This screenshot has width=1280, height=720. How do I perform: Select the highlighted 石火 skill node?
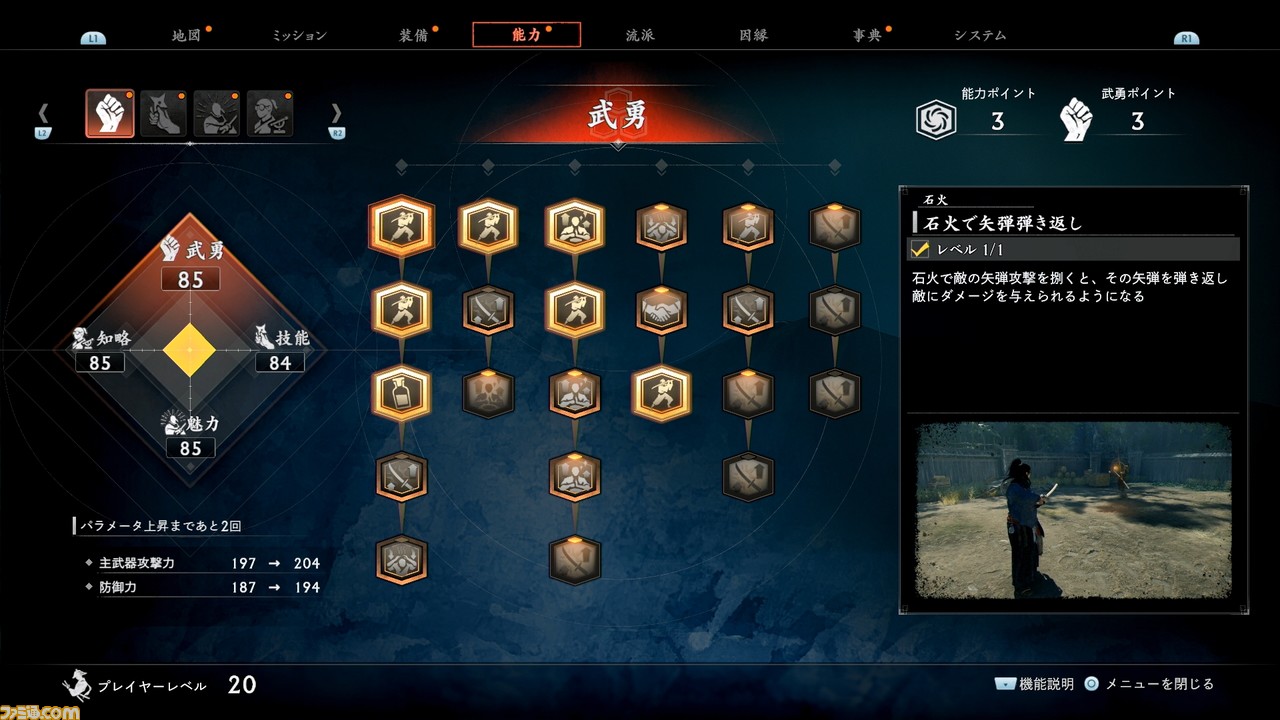tap(660, 394)
